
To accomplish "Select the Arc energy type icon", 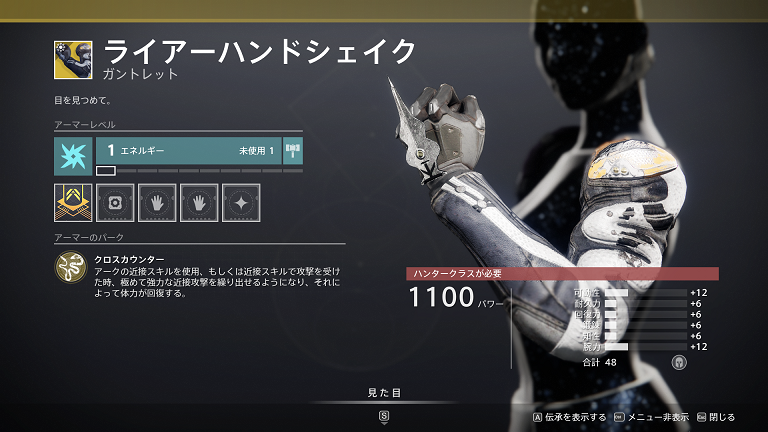I will (73, 156).
